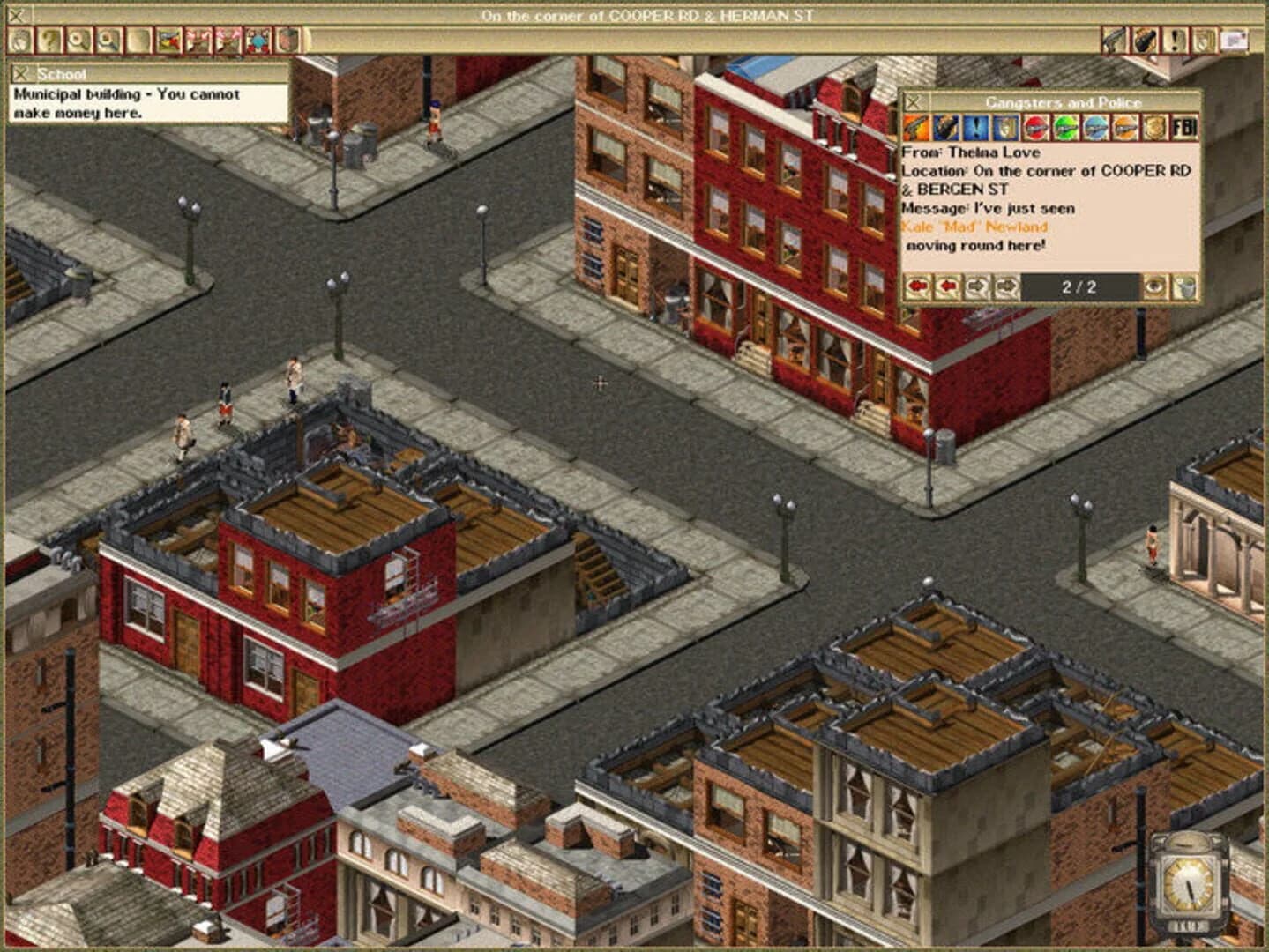Select the Kale 'Mad' Newland name link
Screen dimensions: 1269x952
(974, 227)
